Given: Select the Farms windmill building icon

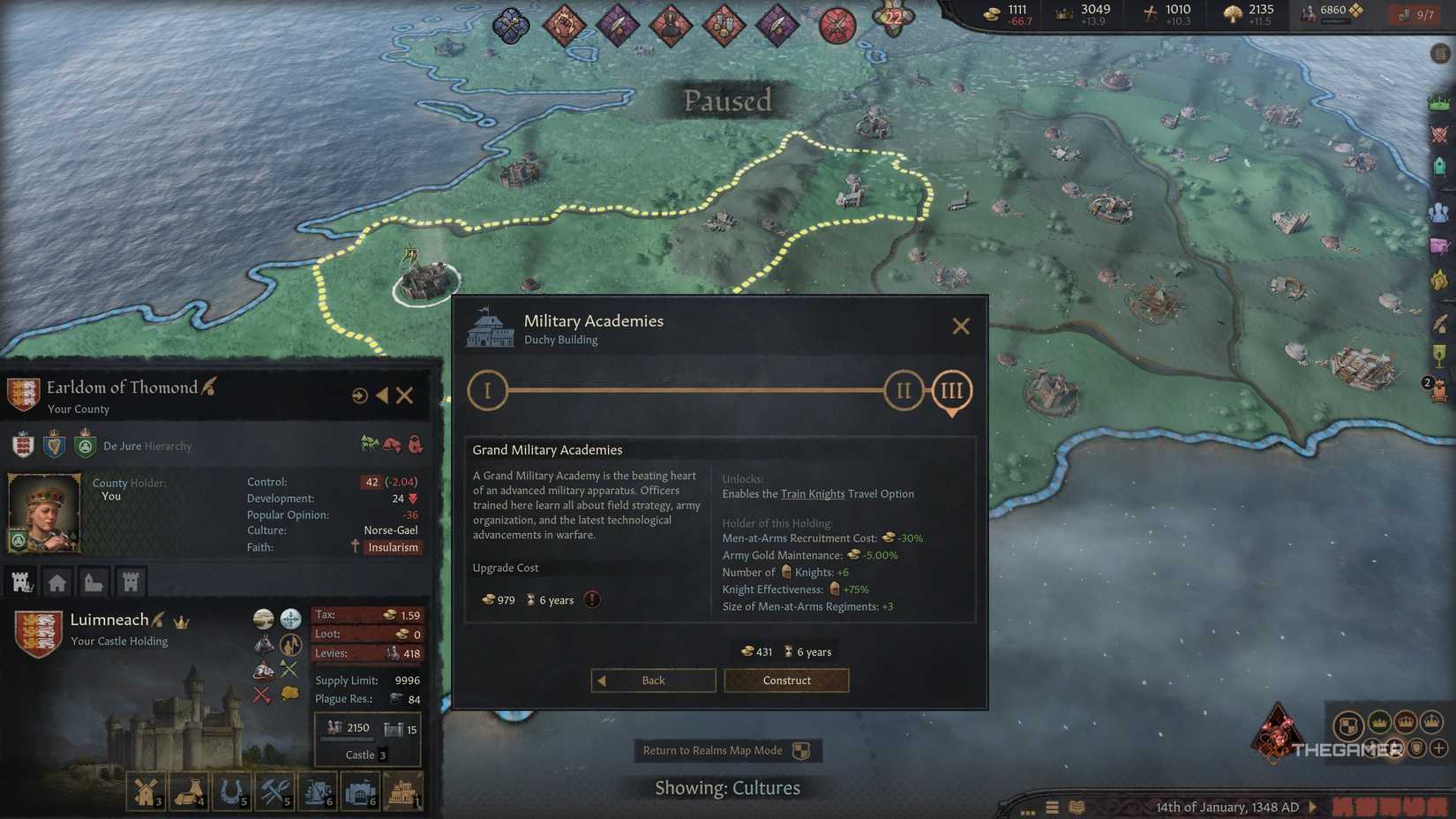Looking at the screenshot, I should pos(146,790).
